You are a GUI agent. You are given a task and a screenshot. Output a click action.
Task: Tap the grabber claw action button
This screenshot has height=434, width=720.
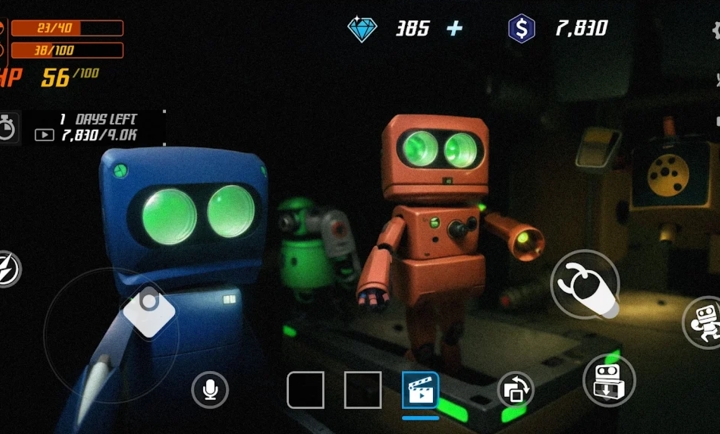pos(585,284)
